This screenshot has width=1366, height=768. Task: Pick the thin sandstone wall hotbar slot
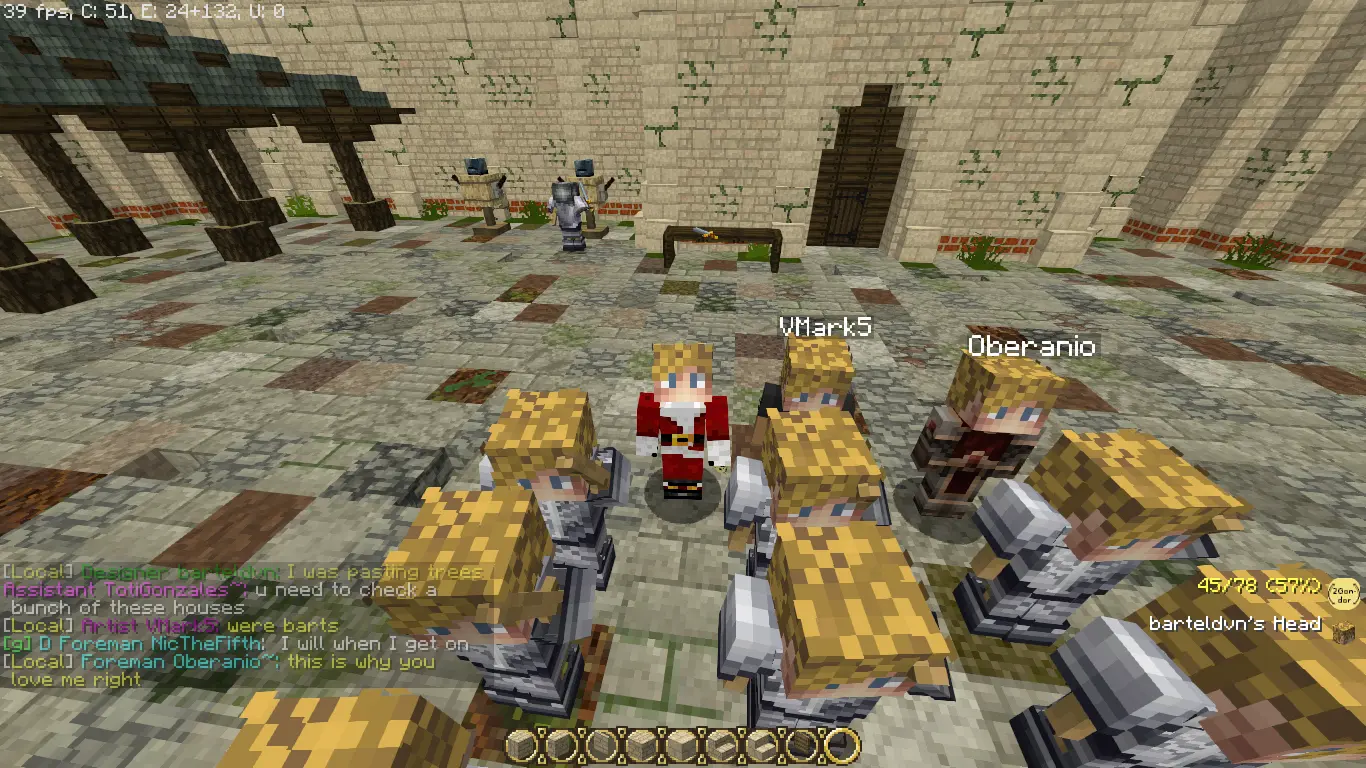(x=602, y=745)
